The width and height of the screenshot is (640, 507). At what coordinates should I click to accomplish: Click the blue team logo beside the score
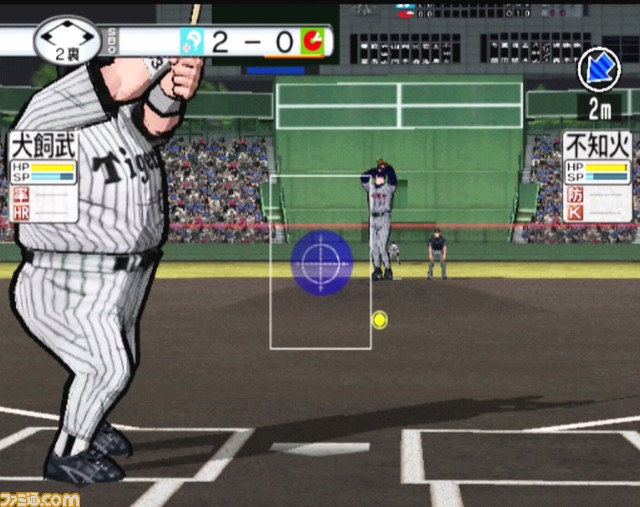tap(191, 41)
